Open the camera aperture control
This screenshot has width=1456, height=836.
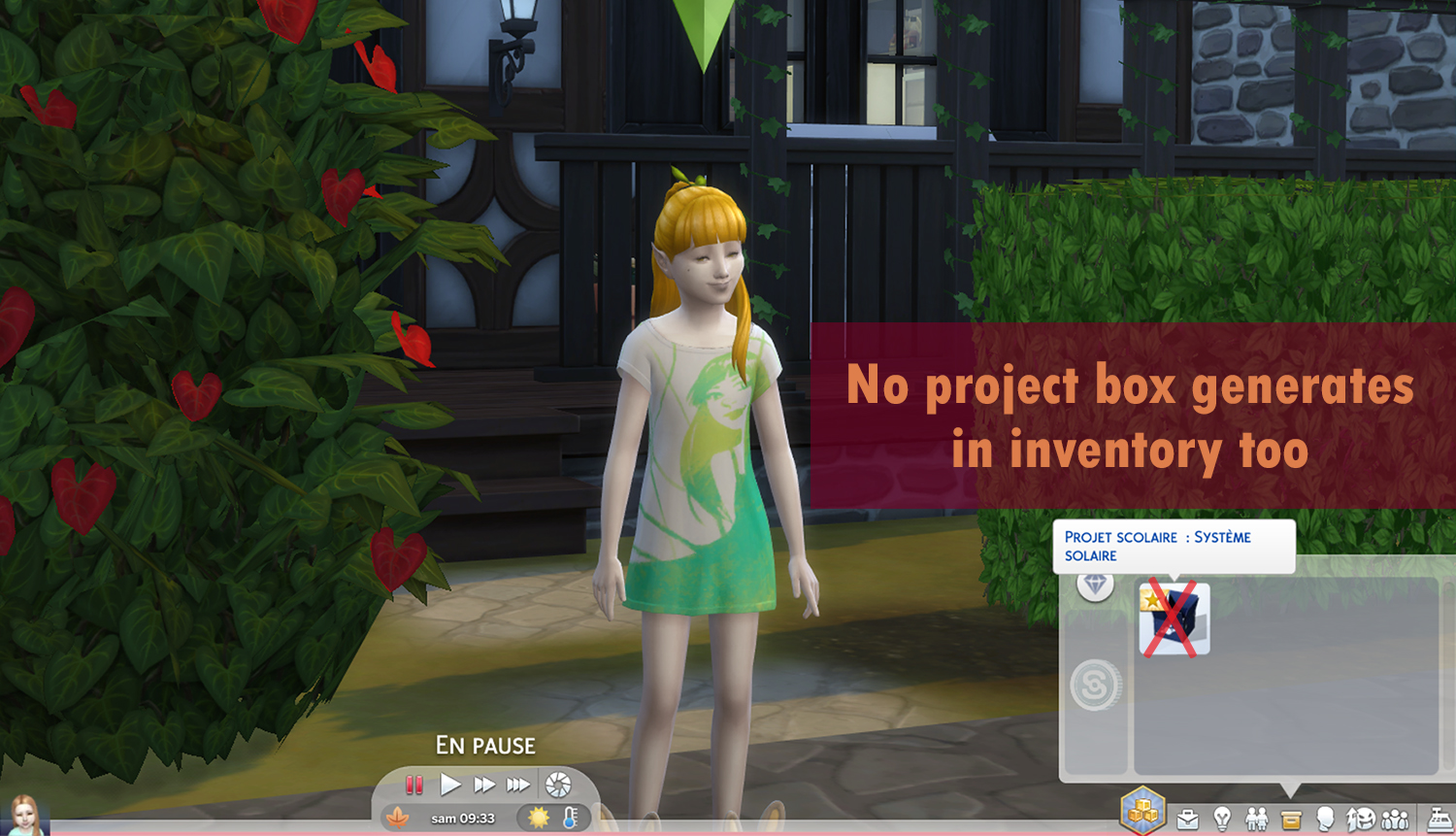557,785
